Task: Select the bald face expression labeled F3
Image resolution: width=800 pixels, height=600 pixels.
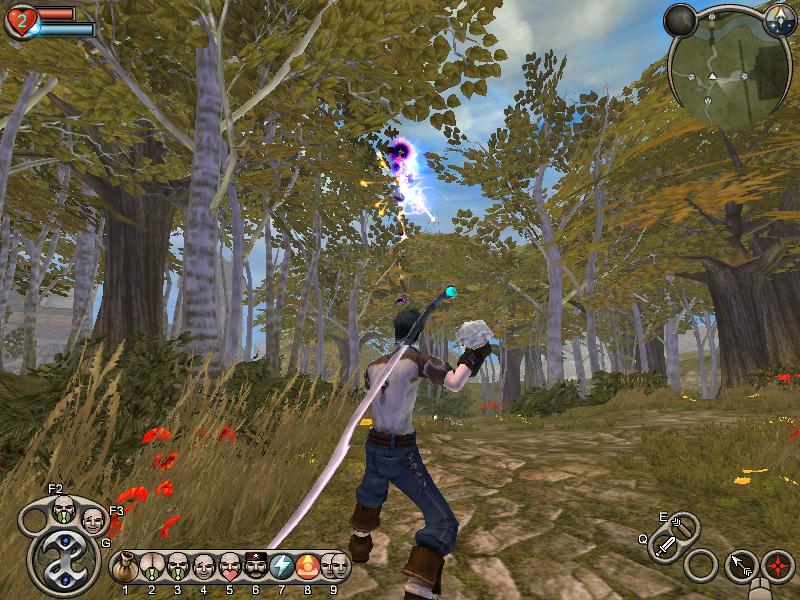Action: point(92,520)
